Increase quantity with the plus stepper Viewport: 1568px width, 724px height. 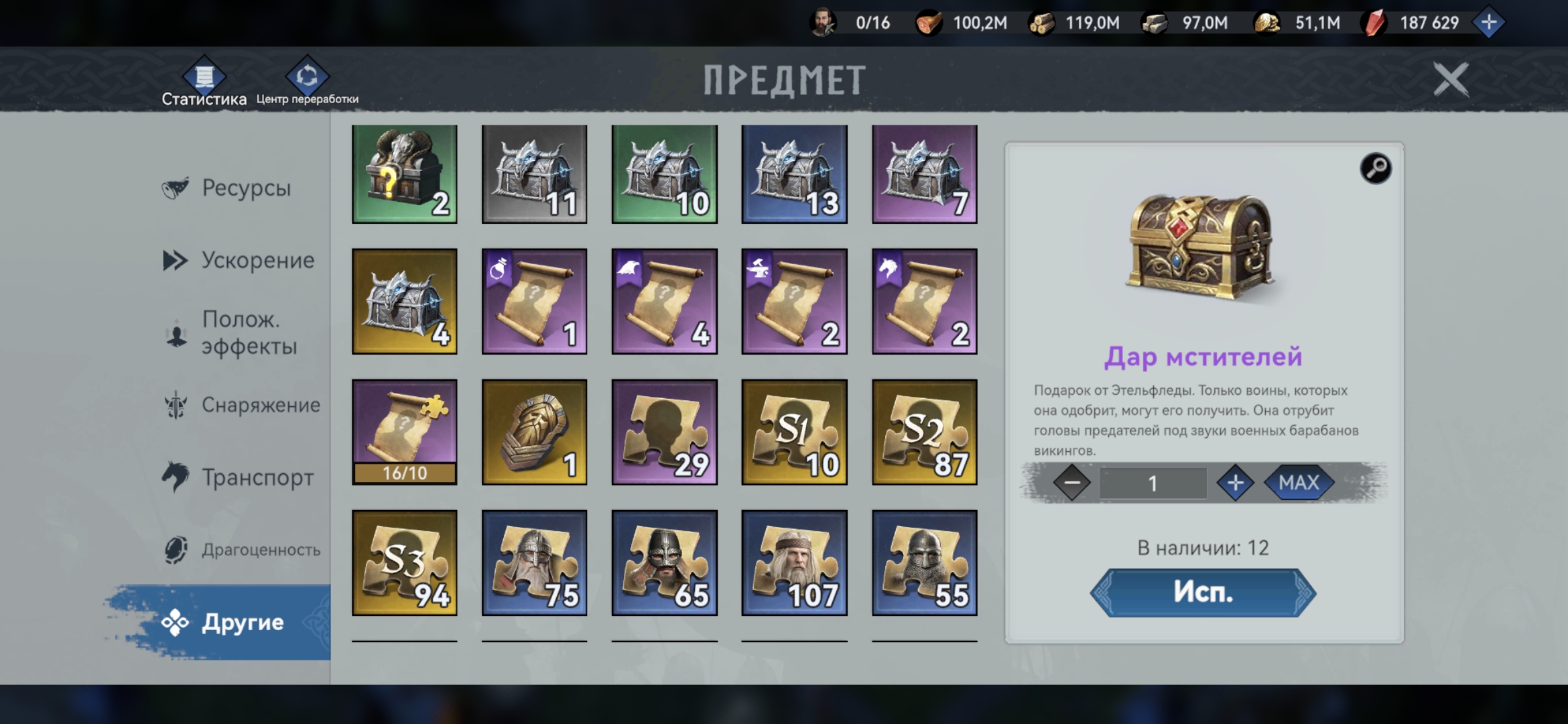(x=1235, y=483)
